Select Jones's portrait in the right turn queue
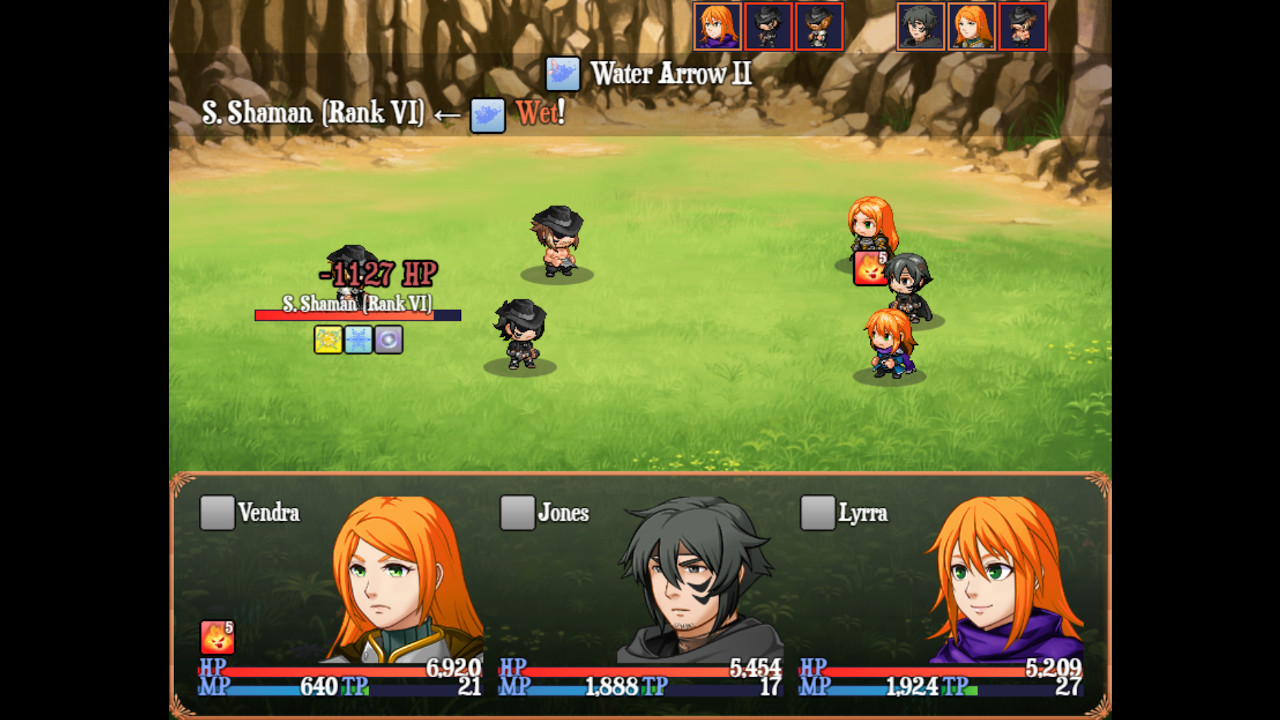The height and width of the screenshot is (720, 1280). [x=920, y=26]
